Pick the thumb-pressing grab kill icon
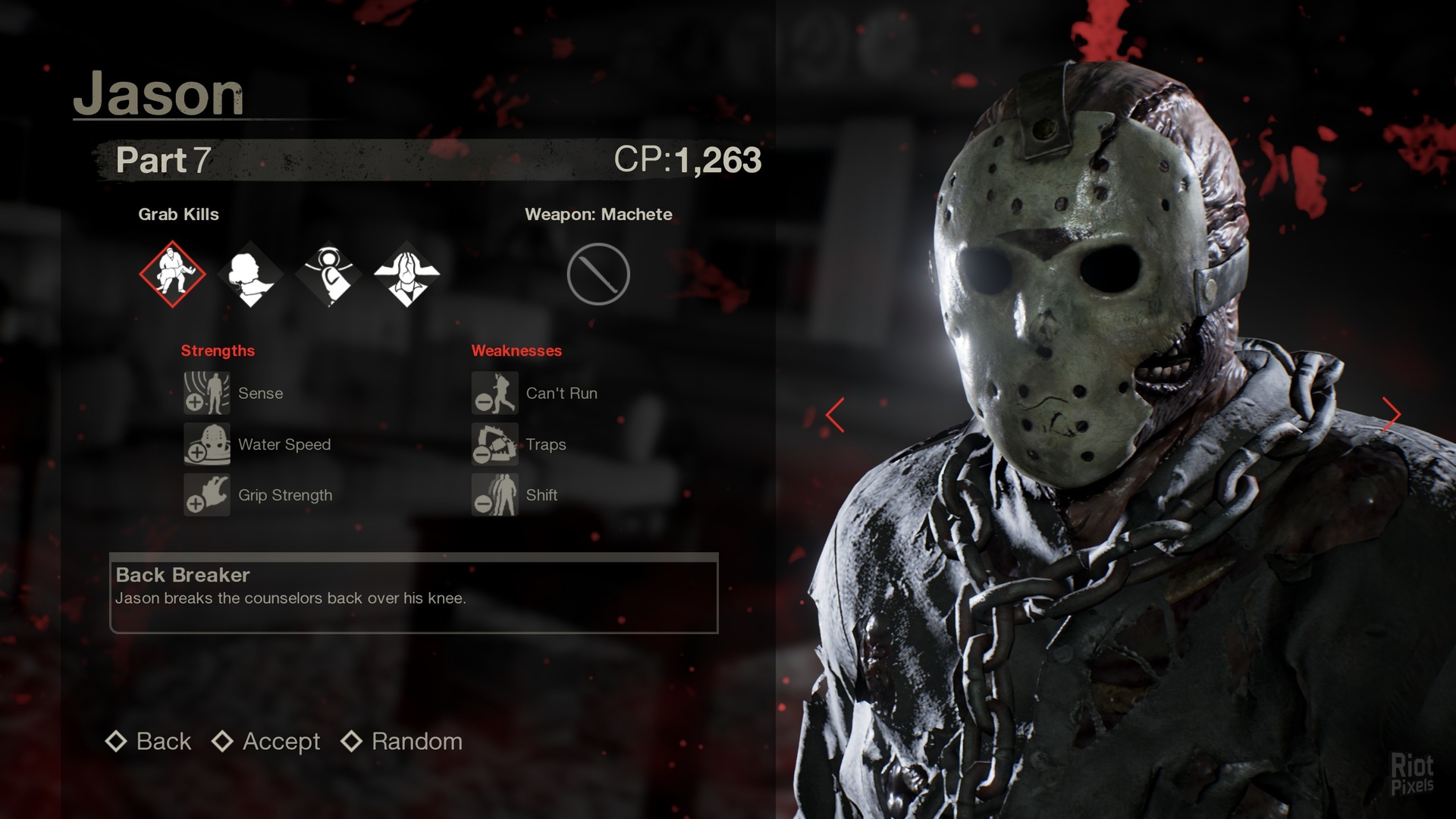This screenshot has height=819, width=1456. 329,274
